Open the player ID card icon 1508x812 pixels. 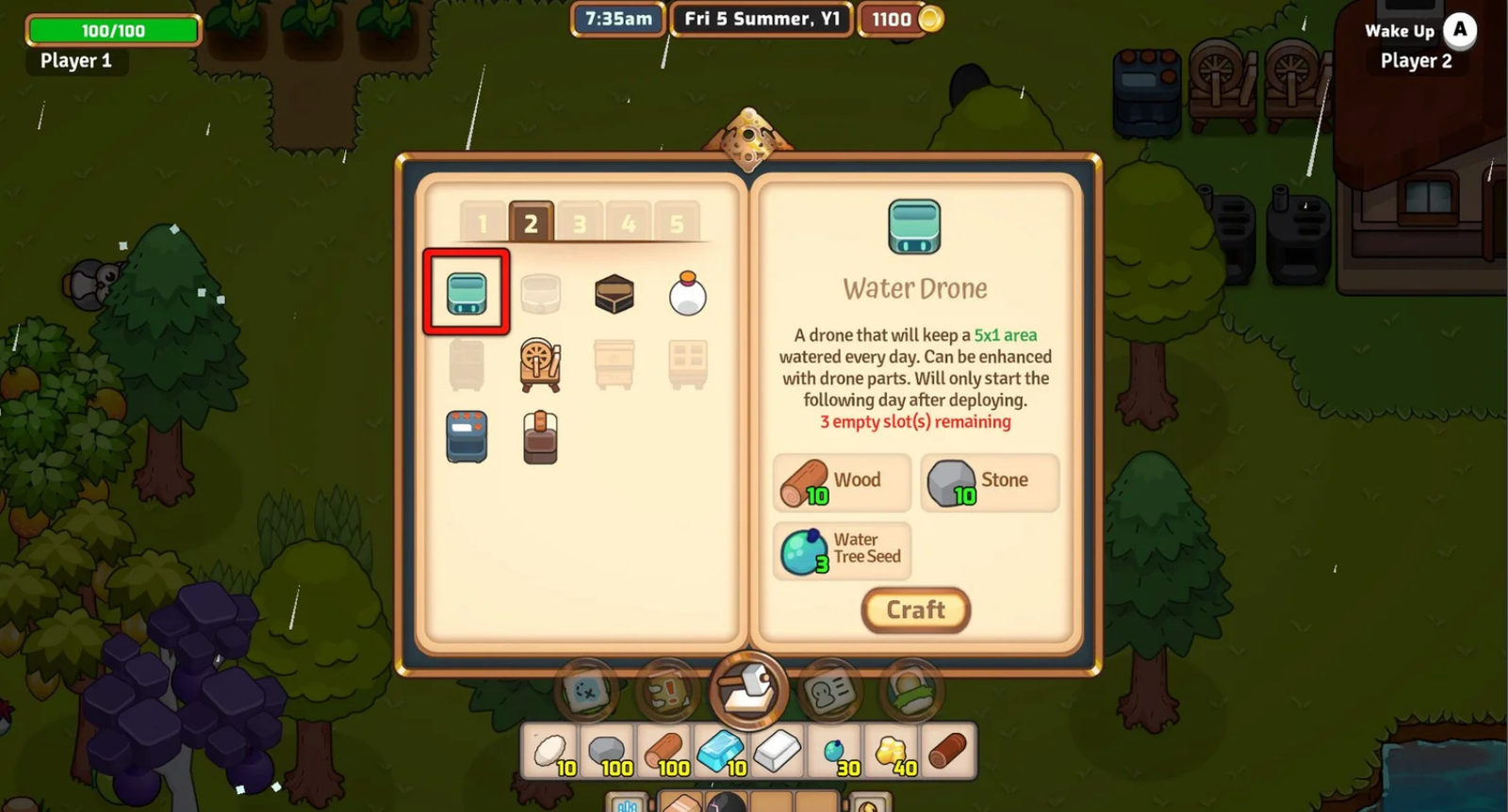point(828,690)
